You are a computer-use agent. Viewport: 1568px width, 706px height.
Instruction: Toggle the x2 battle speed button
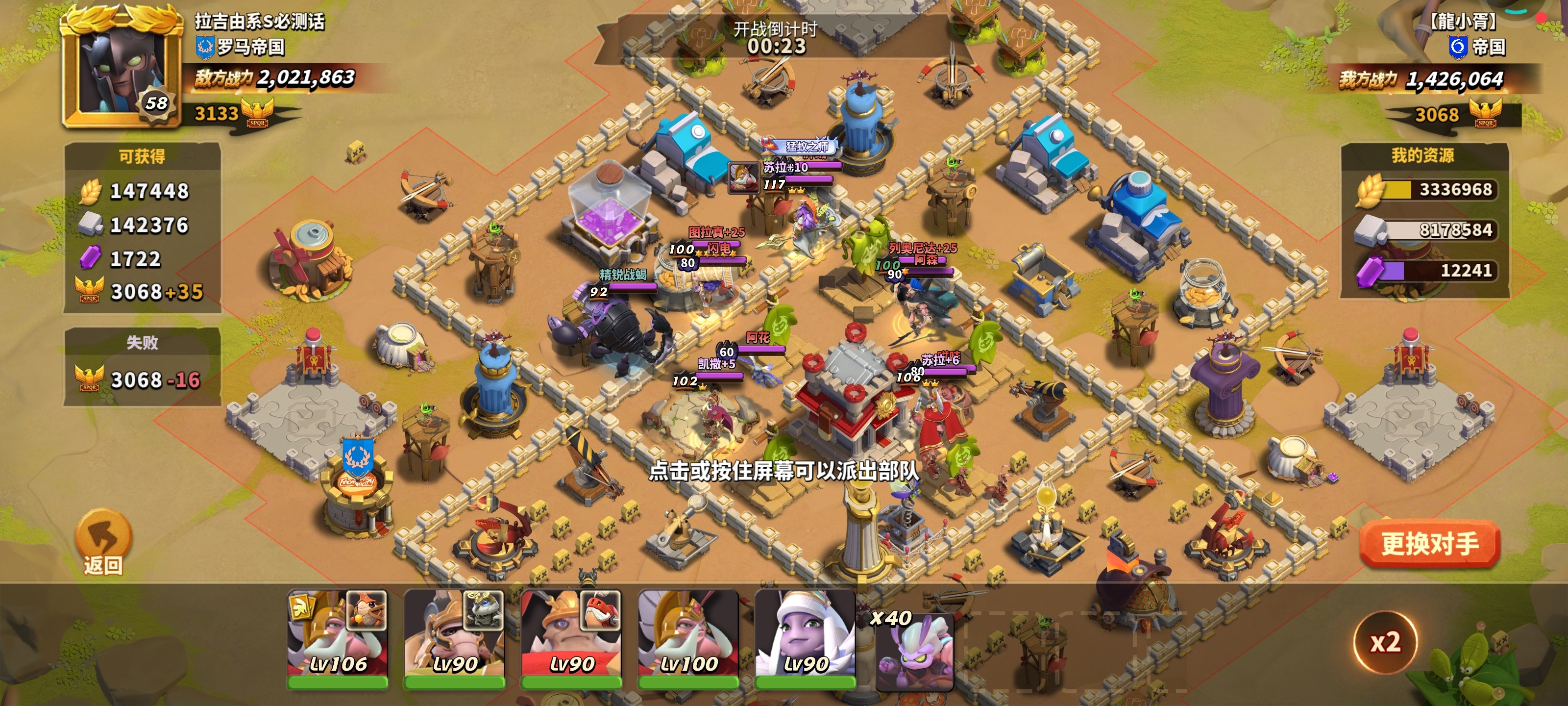(1385, 643)
